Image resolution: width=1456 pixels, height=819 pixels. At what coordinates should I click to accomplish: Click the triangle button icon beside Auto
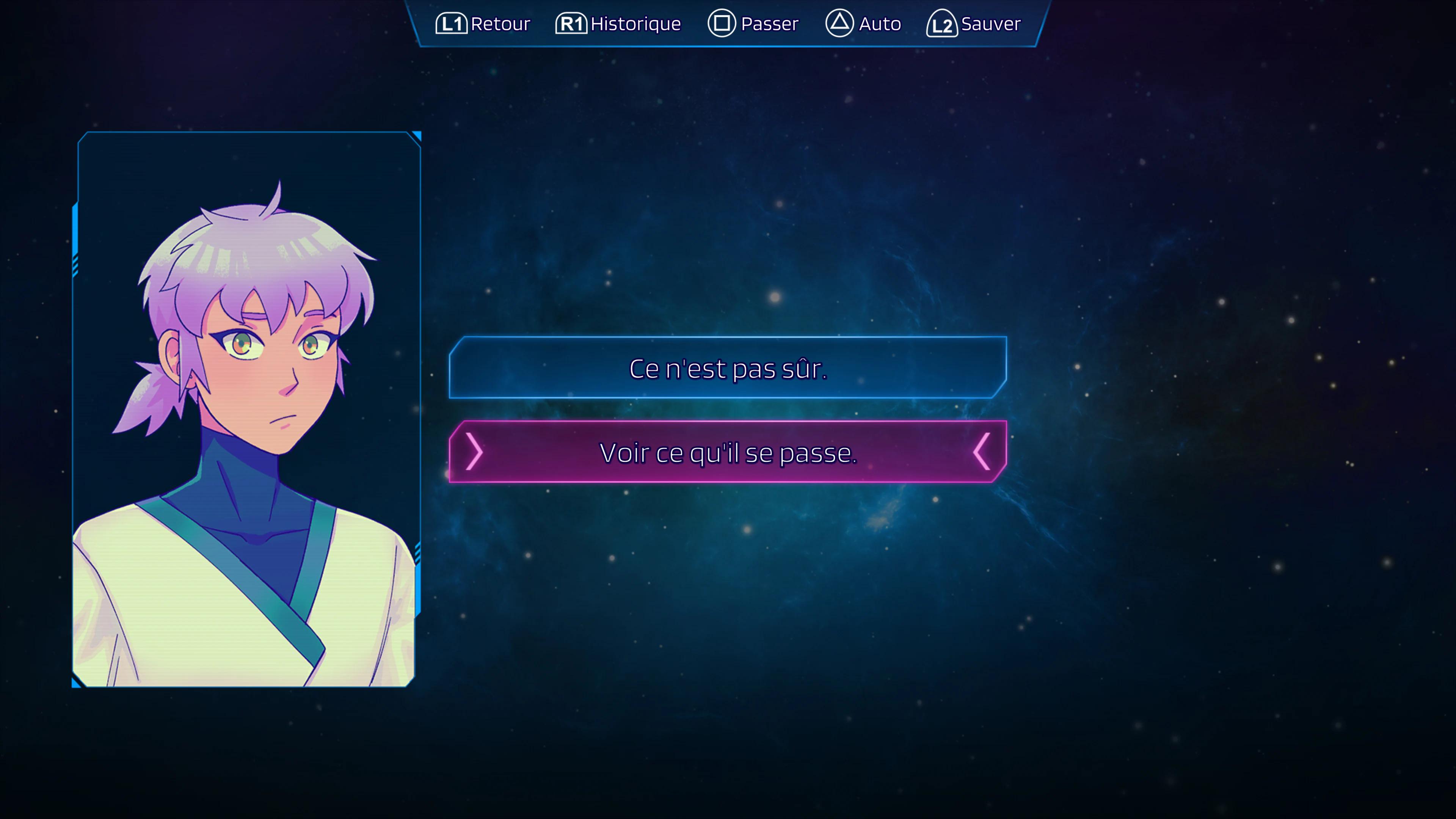(841, 24)
